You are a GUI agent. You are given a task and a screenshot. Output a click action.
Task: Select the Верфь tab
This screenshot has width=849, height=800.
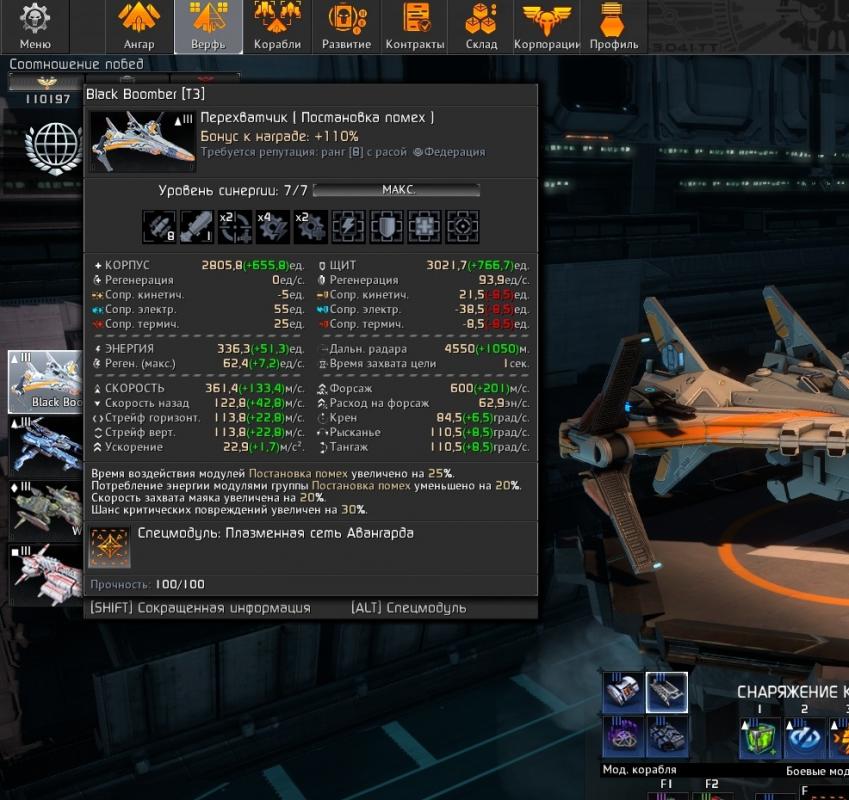(x=208, y=27)
